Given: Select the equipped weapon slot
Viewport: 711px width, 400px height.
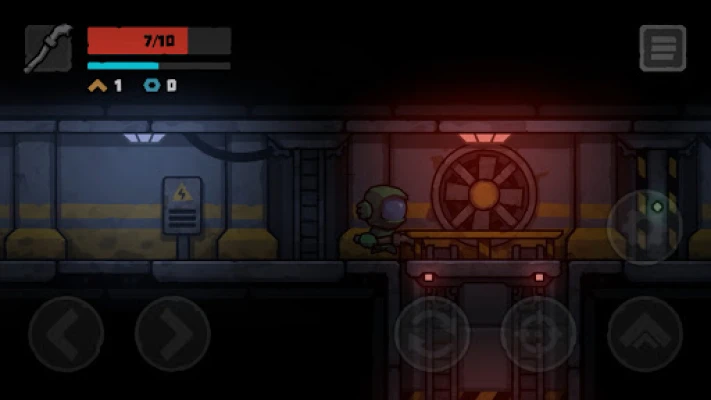Looking at the screenshot, I should (48, 48).
